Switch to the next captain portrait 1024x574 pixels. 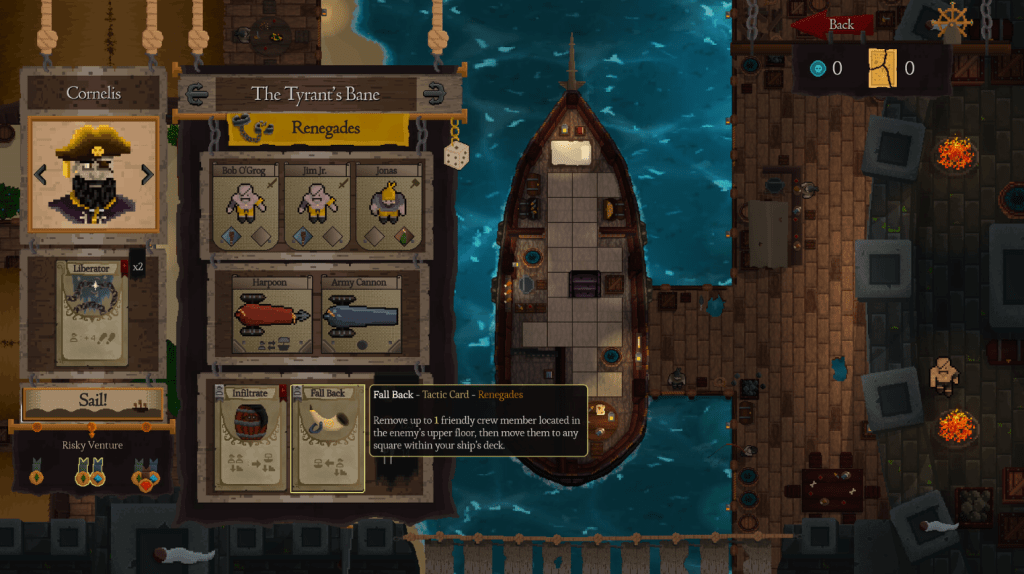click(x=147, y=175)
